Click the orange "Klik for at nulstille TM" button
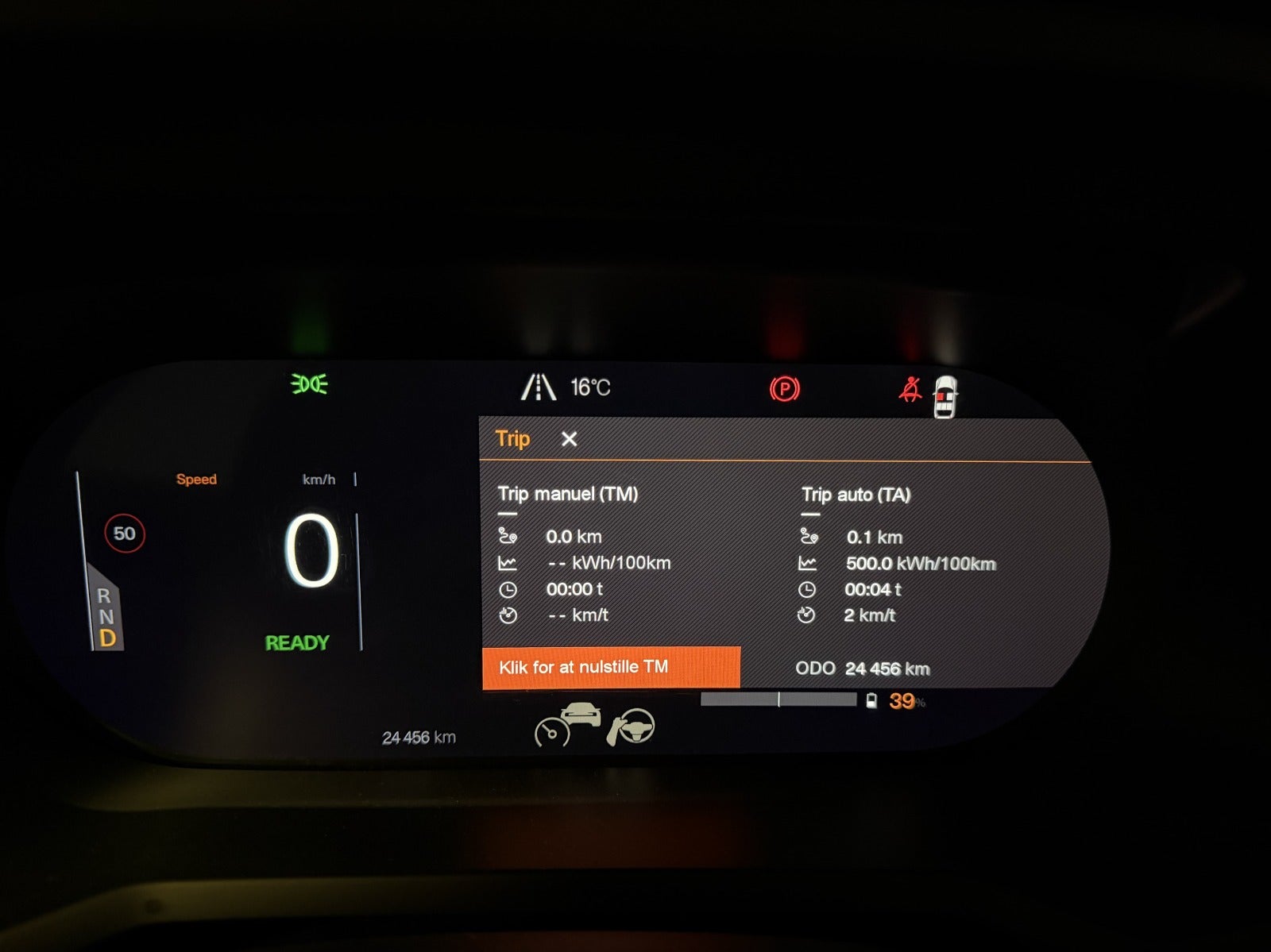Image resolution: width=1271 pixels, height=952 pixels. pyautogui.click(x=610, y=667)
